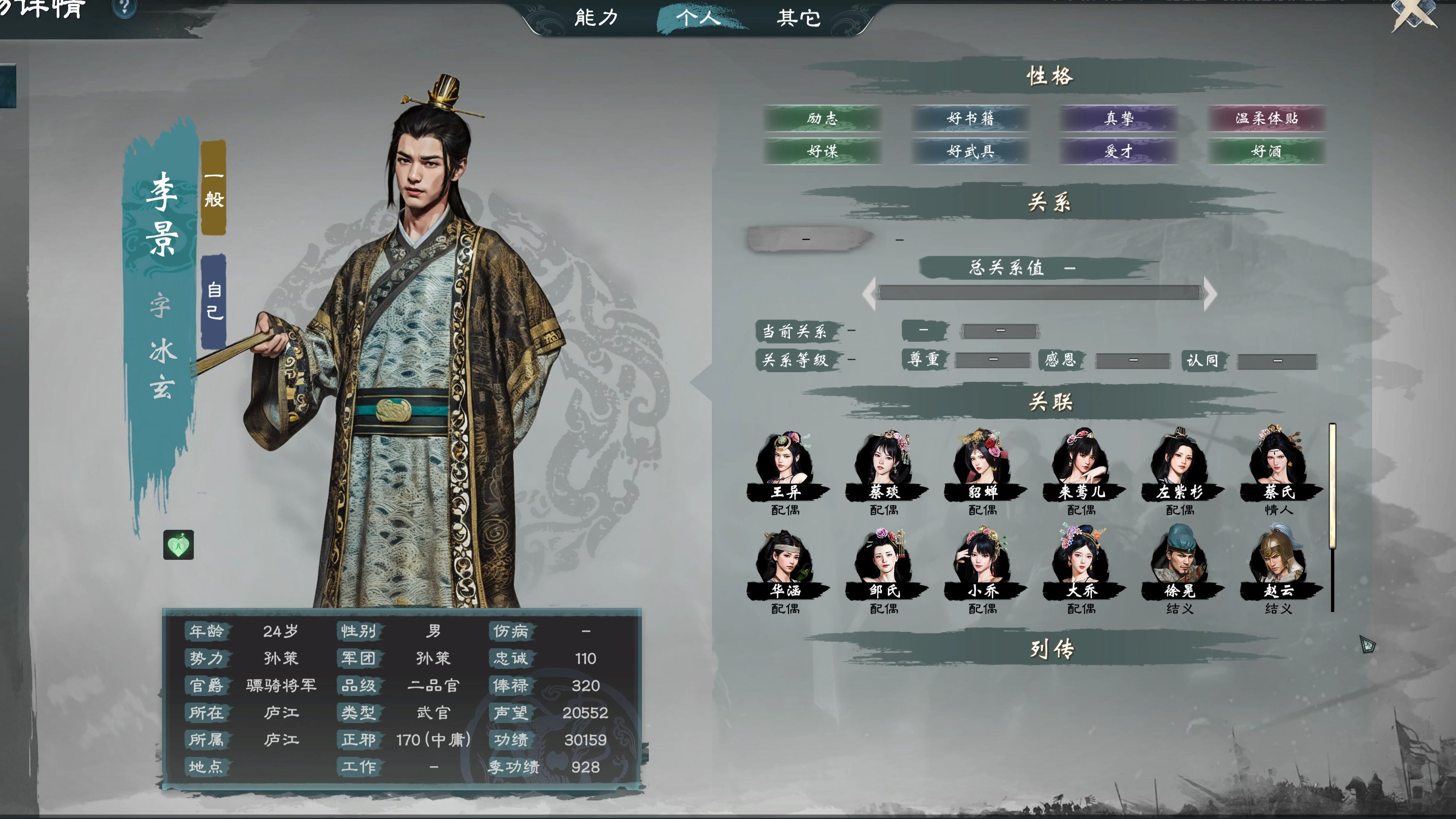Open the 其它 tab
Image resolution: width=1456 pixels, height=819 pixels.
799,18
